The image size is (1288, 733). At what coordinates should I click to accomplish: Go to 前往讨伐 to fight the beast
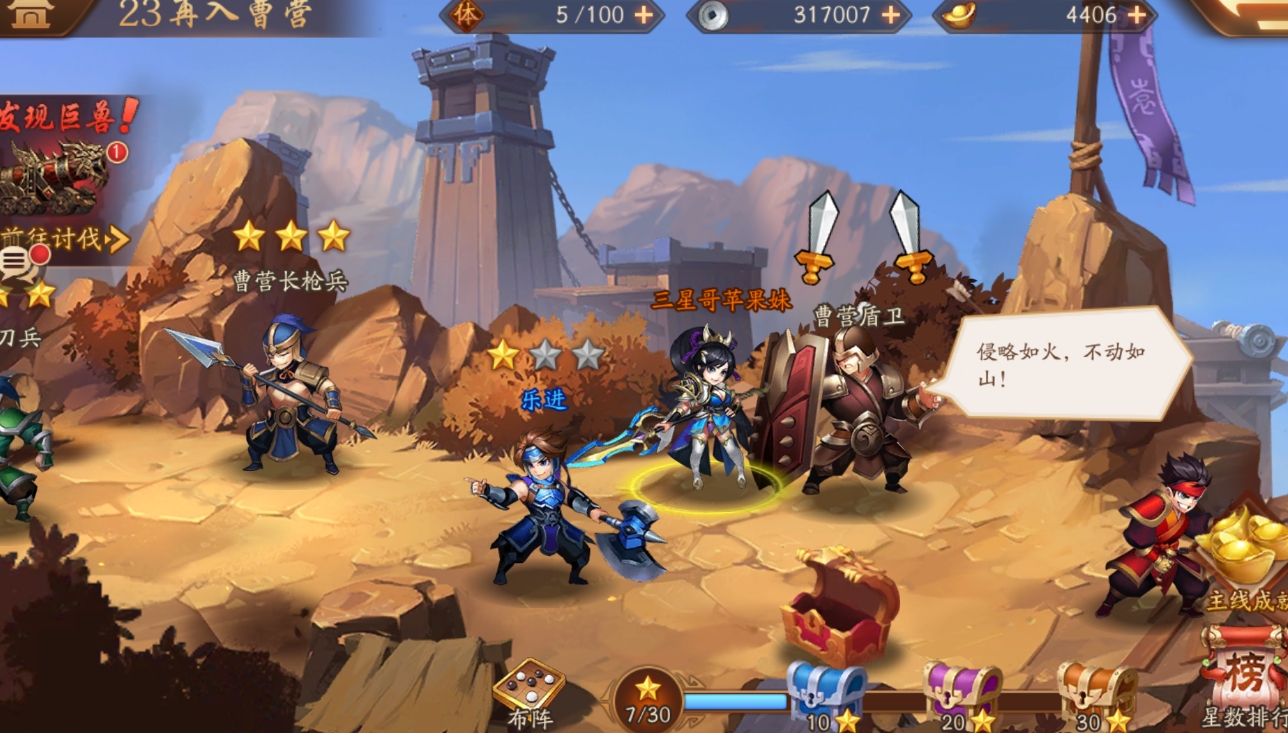66,239
